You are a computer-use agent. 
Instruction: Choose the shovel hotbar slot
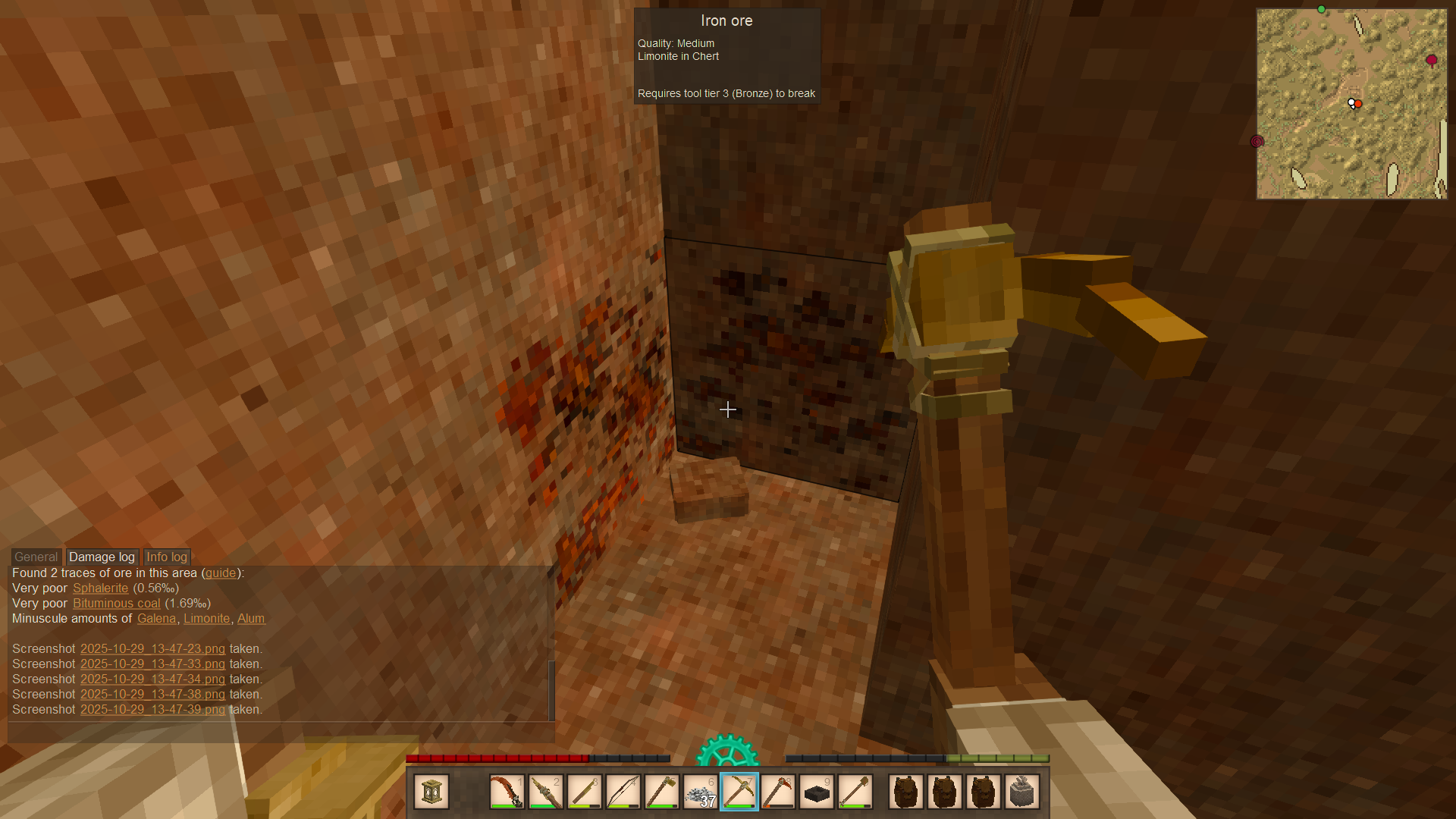tap(855, 792)
